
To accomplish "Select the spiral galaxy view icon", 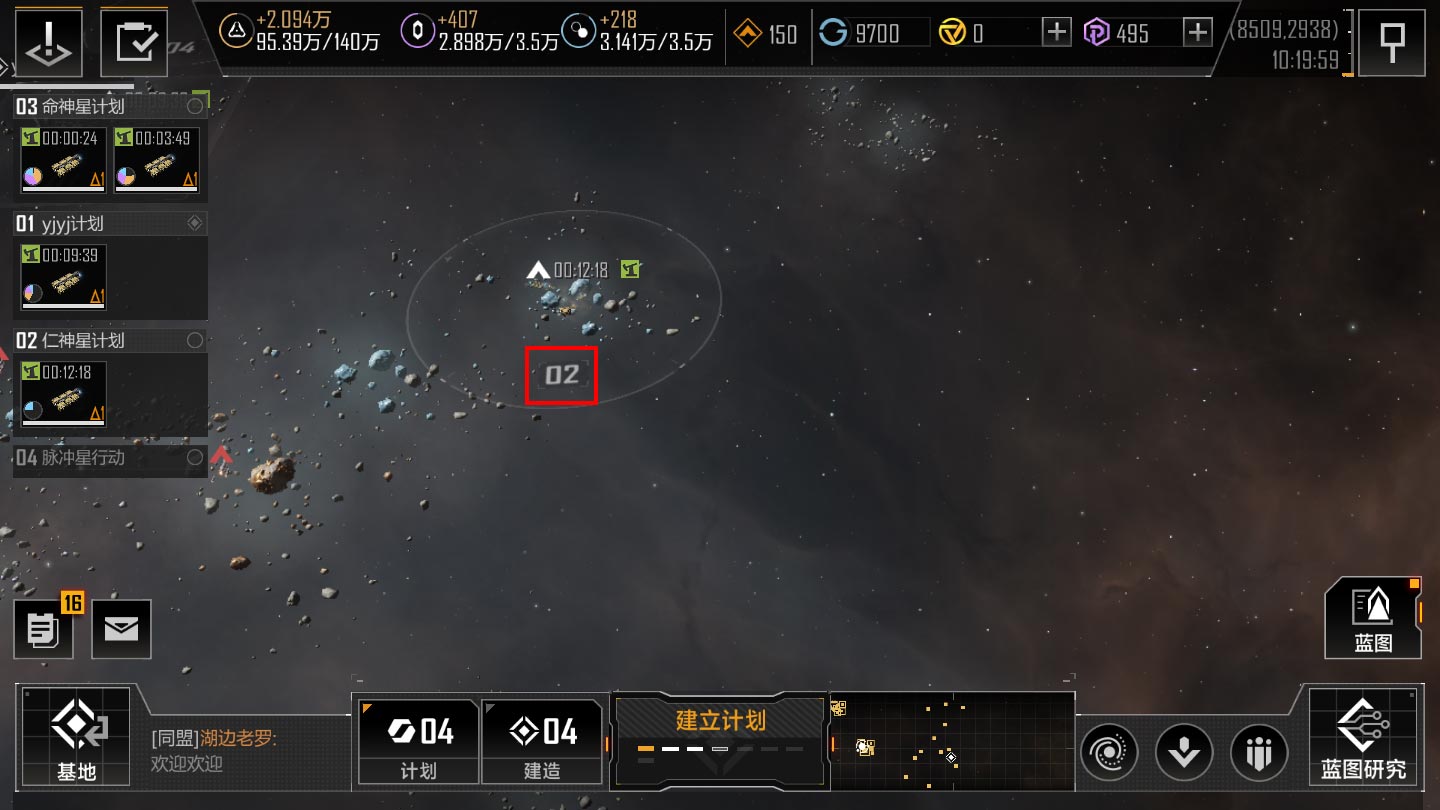I will pos(1109,751).
